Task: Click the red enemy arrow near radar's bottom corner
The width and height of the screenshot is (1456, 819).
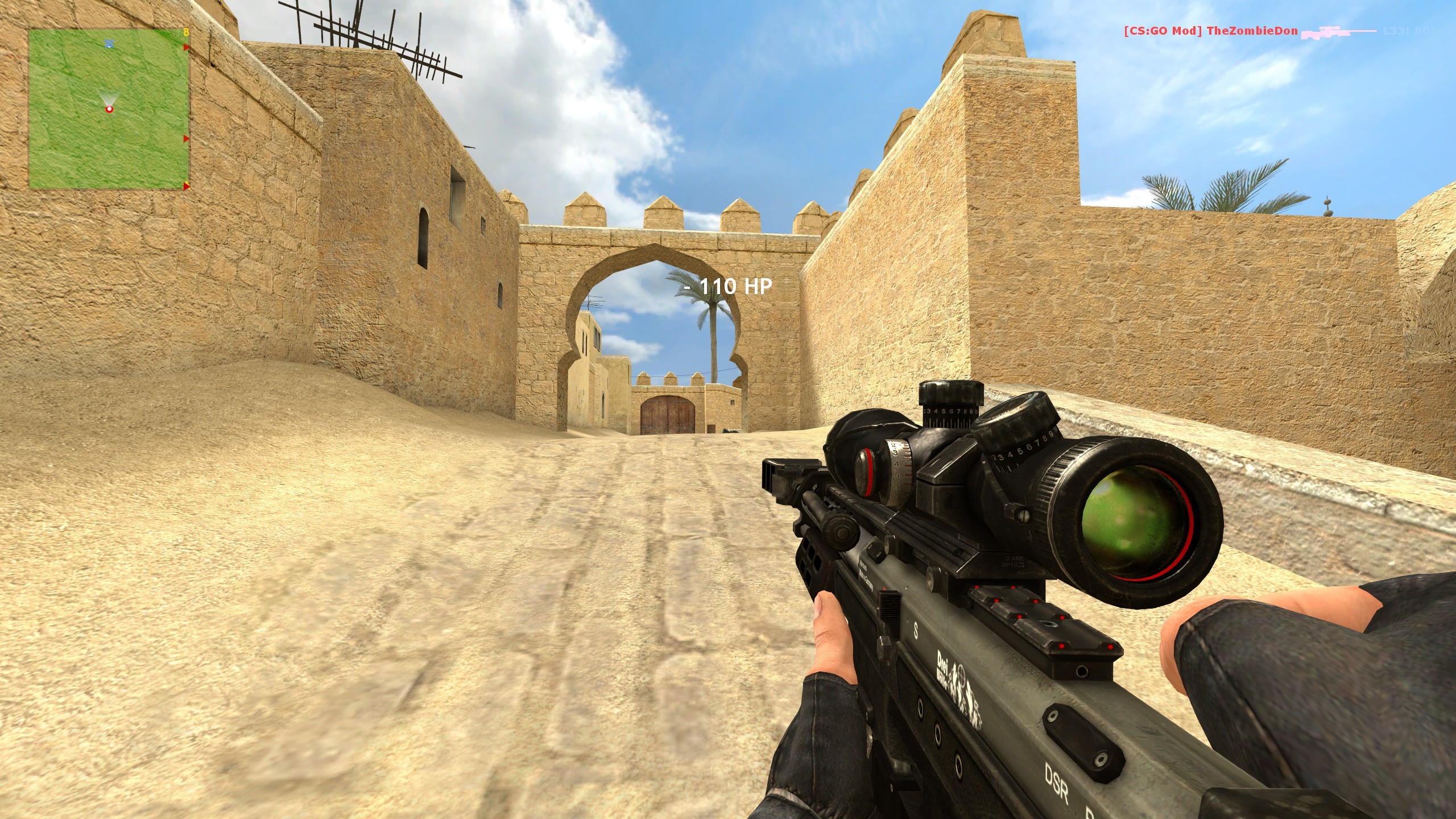Action: pyautogui.click(x=185, y=187)
